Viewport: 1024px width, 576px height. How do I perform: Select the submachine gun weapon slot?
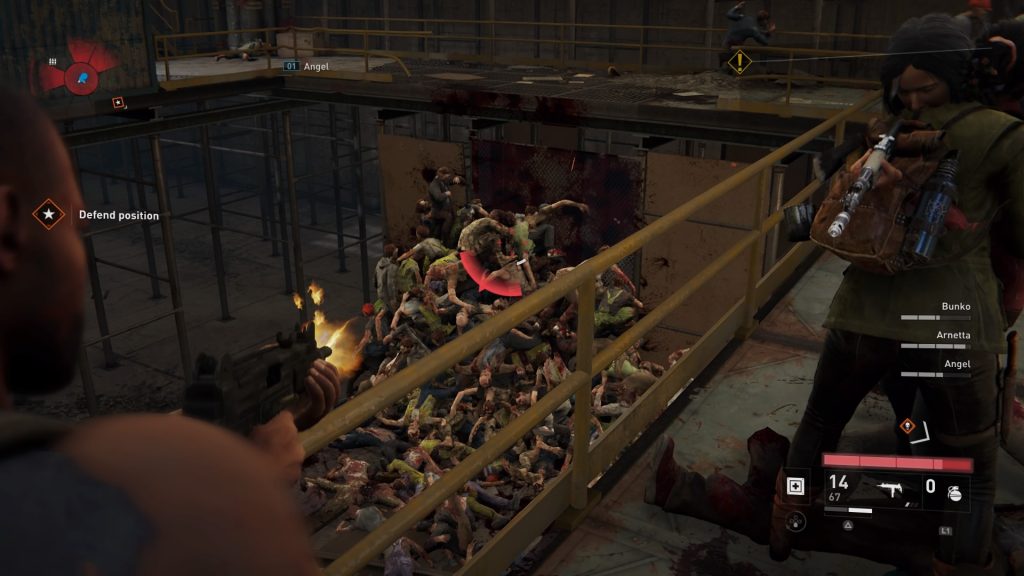tap(888, 488)
